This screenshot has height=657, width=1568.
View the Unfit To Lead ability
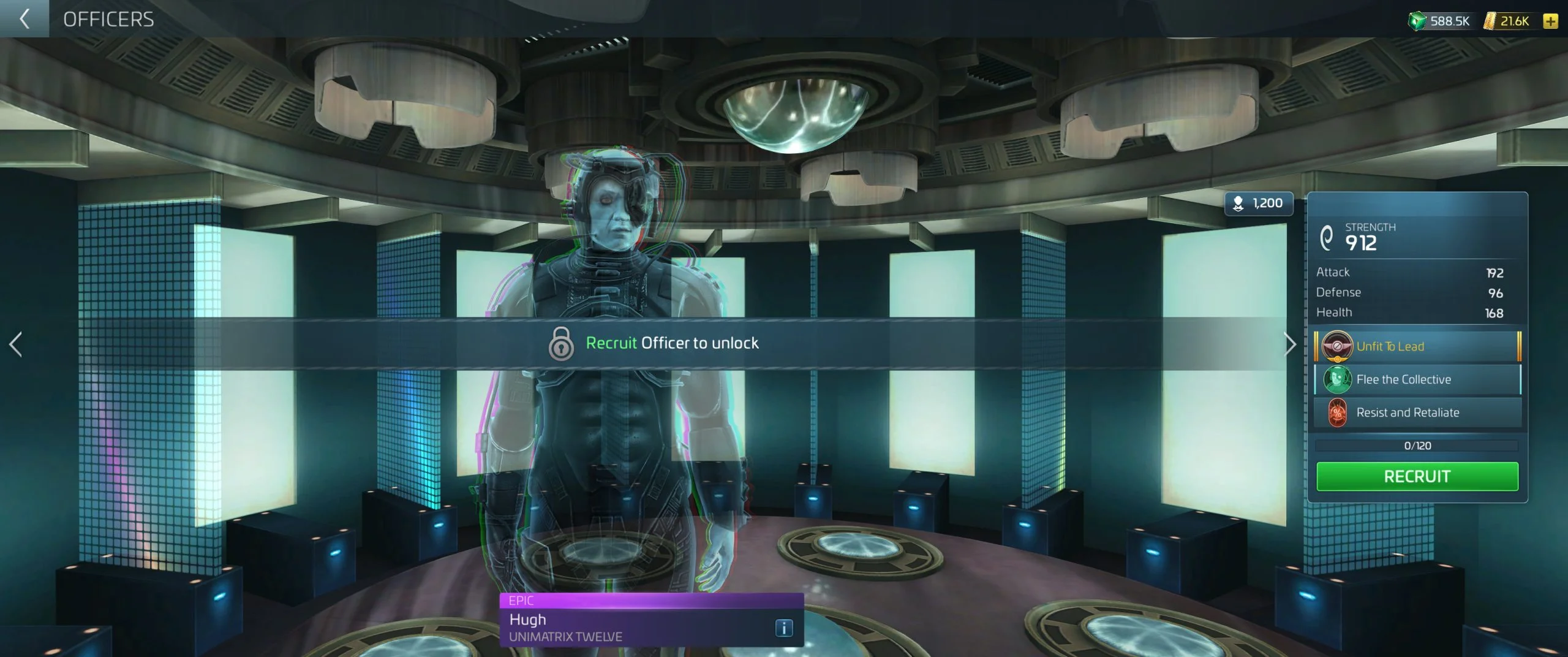(1417, 346)
